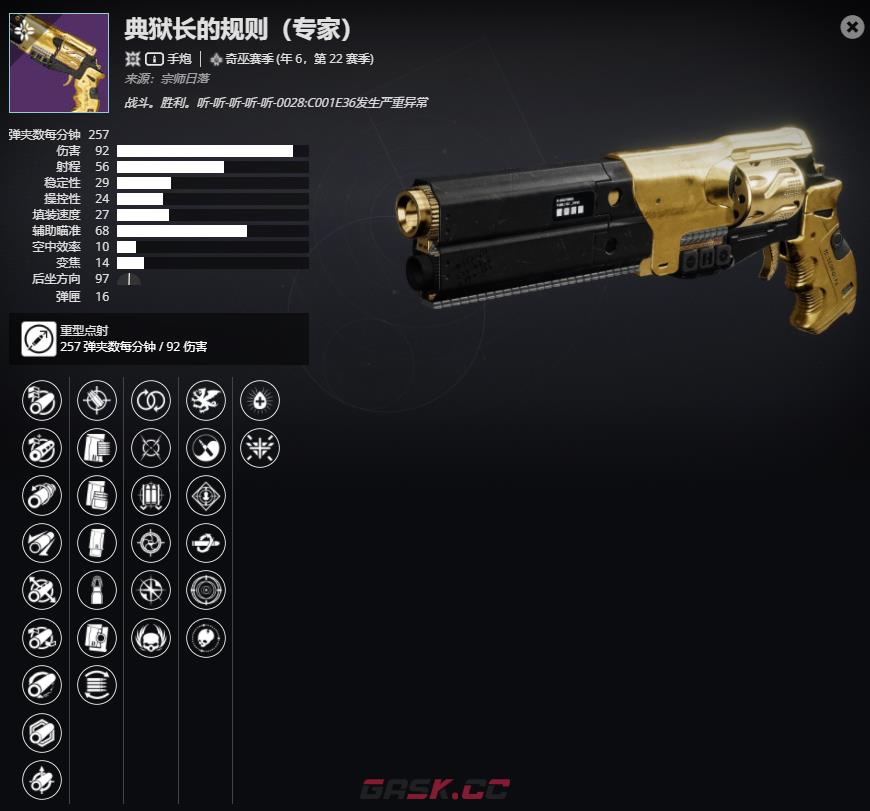Pick the single bullet round perk
Image resolution: width=870 pixels, height=811 pixels.
point(97,590)
